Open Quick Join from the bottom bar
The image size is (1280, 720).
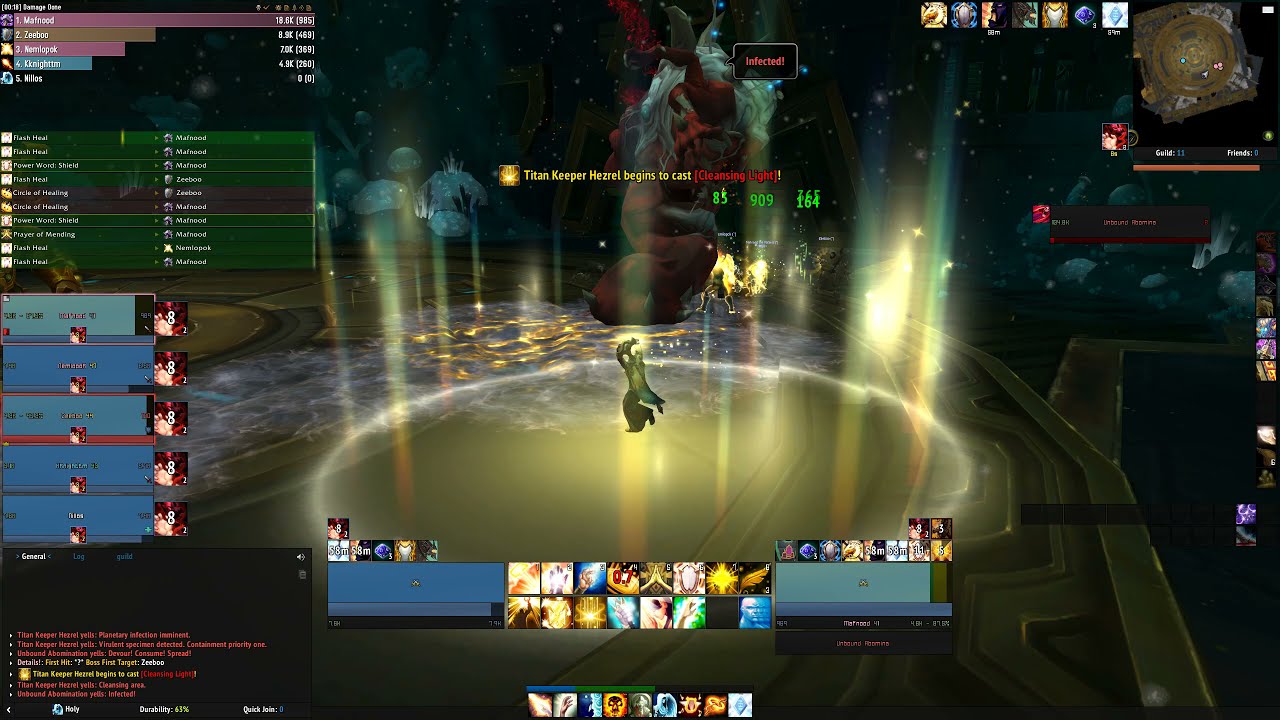click(262, 709)
